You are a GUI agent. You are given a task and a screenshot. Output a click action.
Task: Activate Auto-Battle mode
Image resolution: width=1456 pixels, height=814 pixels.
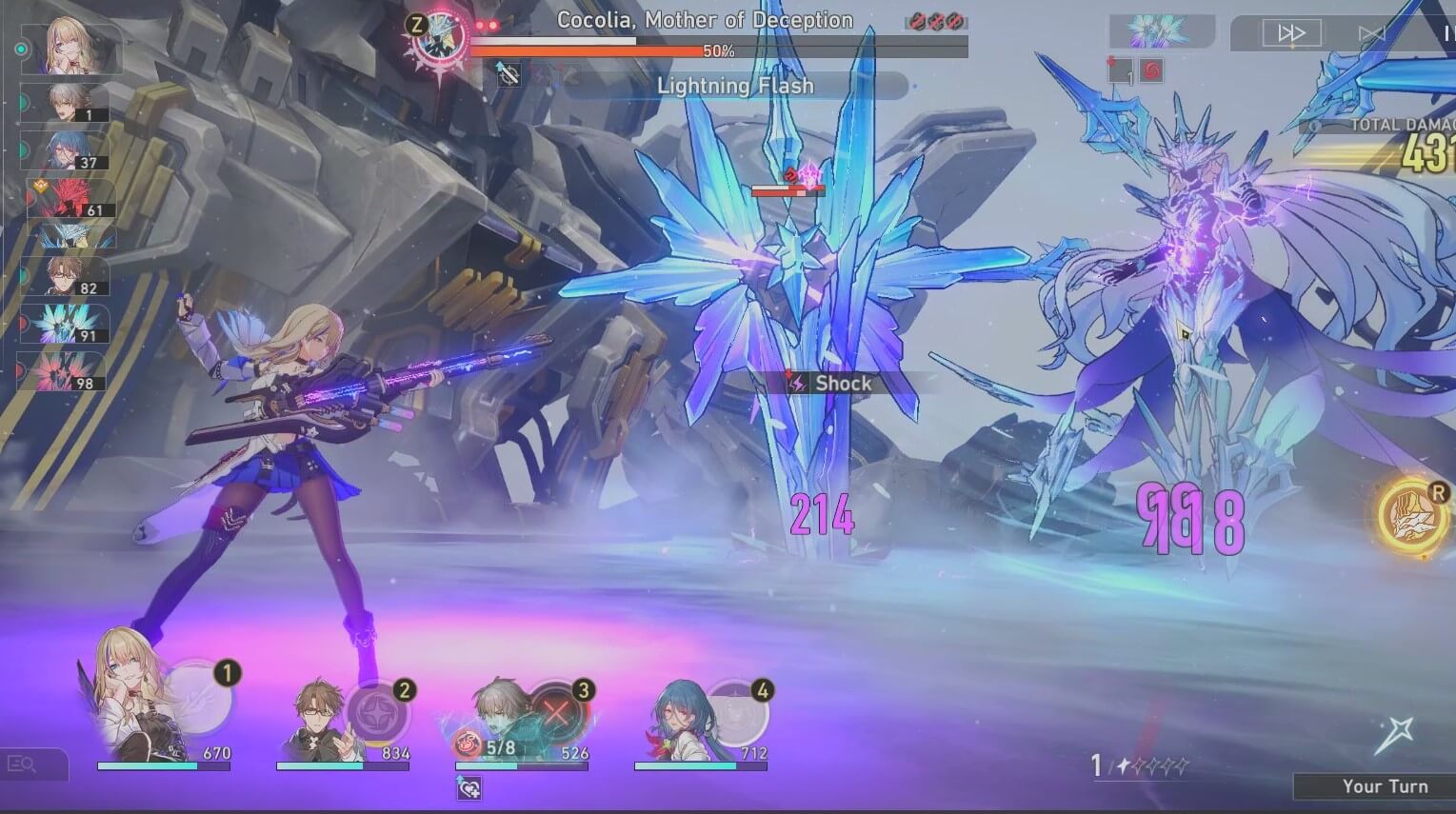coord(1371,31)
